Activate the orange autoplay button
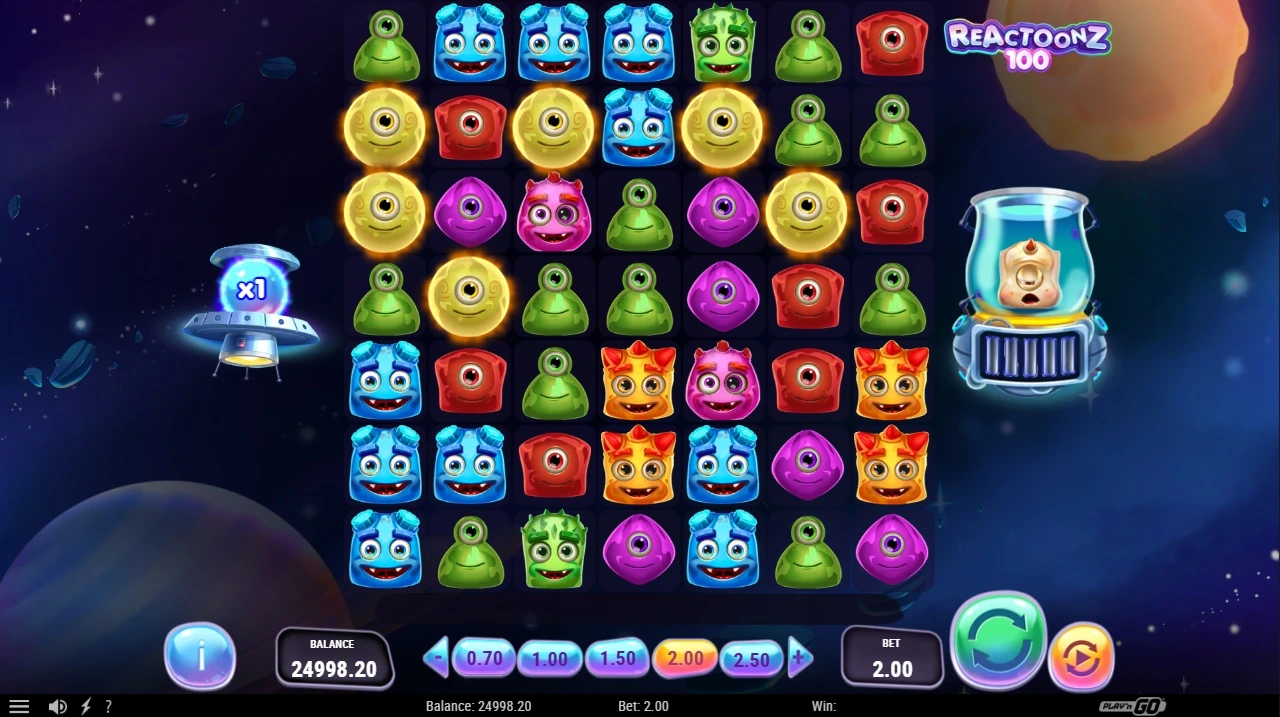This screenshot has height=717, width=1280. pyautogui.click(x=1081, y=657)
